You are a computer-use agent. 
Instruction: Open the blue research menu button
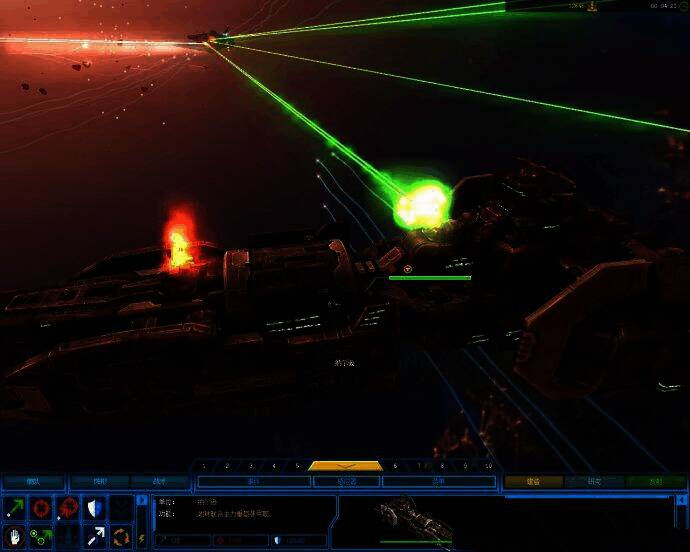point(594,481)
